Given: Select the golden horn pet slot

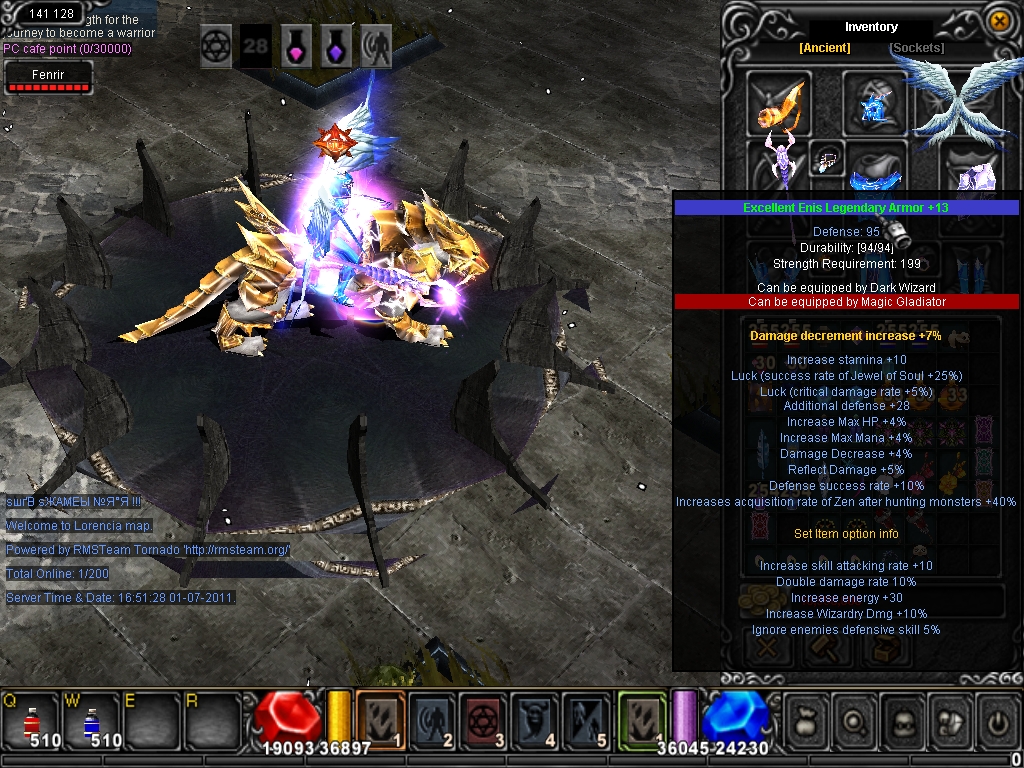Looking at the screenshot, I should [x=779, y=103].
